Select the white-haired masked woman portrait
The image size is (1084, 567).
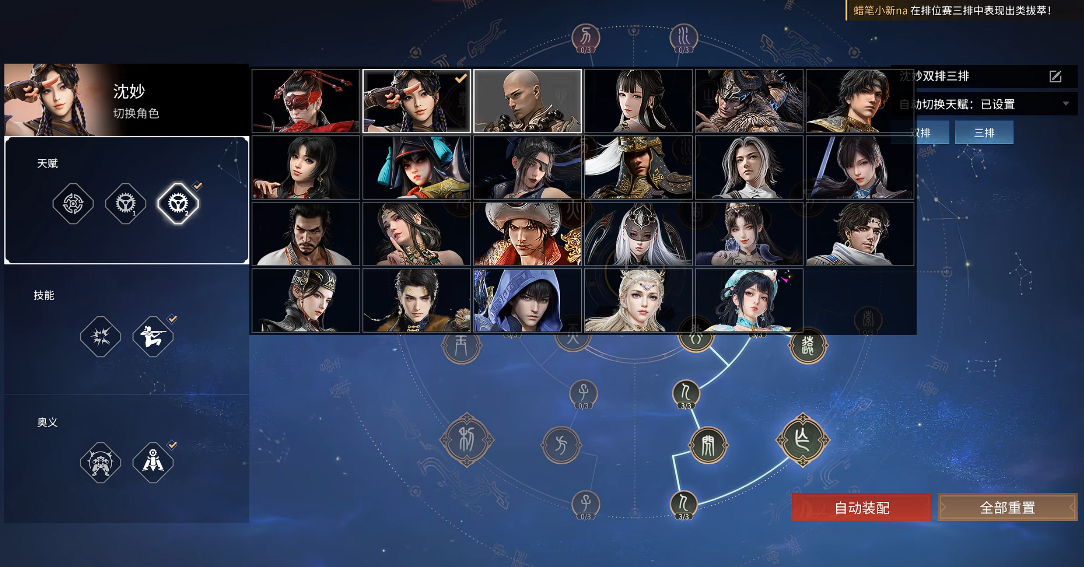pos(638,234)
